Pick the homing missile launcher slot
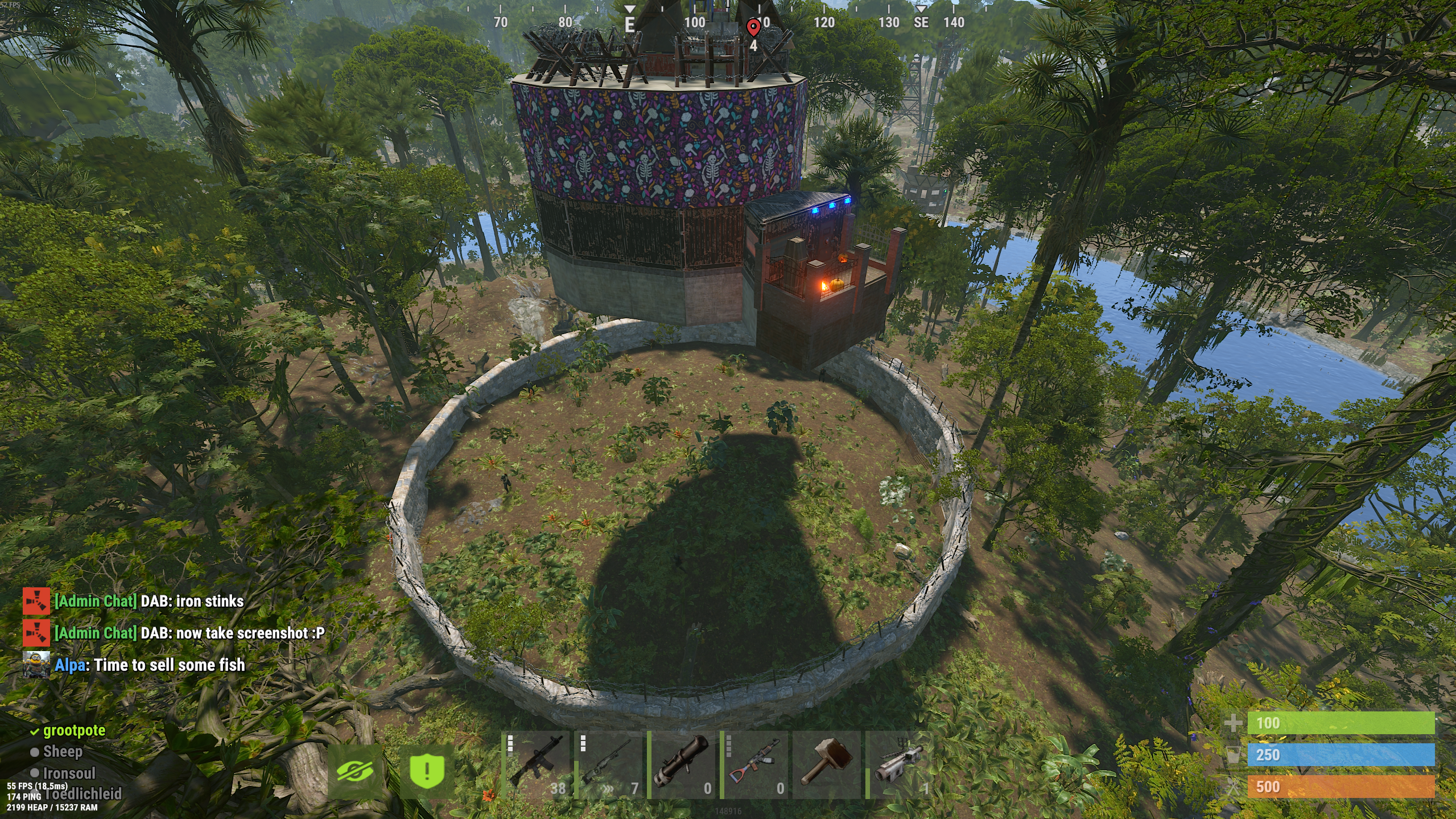The height and width of the screenshot is (819, 1456). [x=900, y=765]
